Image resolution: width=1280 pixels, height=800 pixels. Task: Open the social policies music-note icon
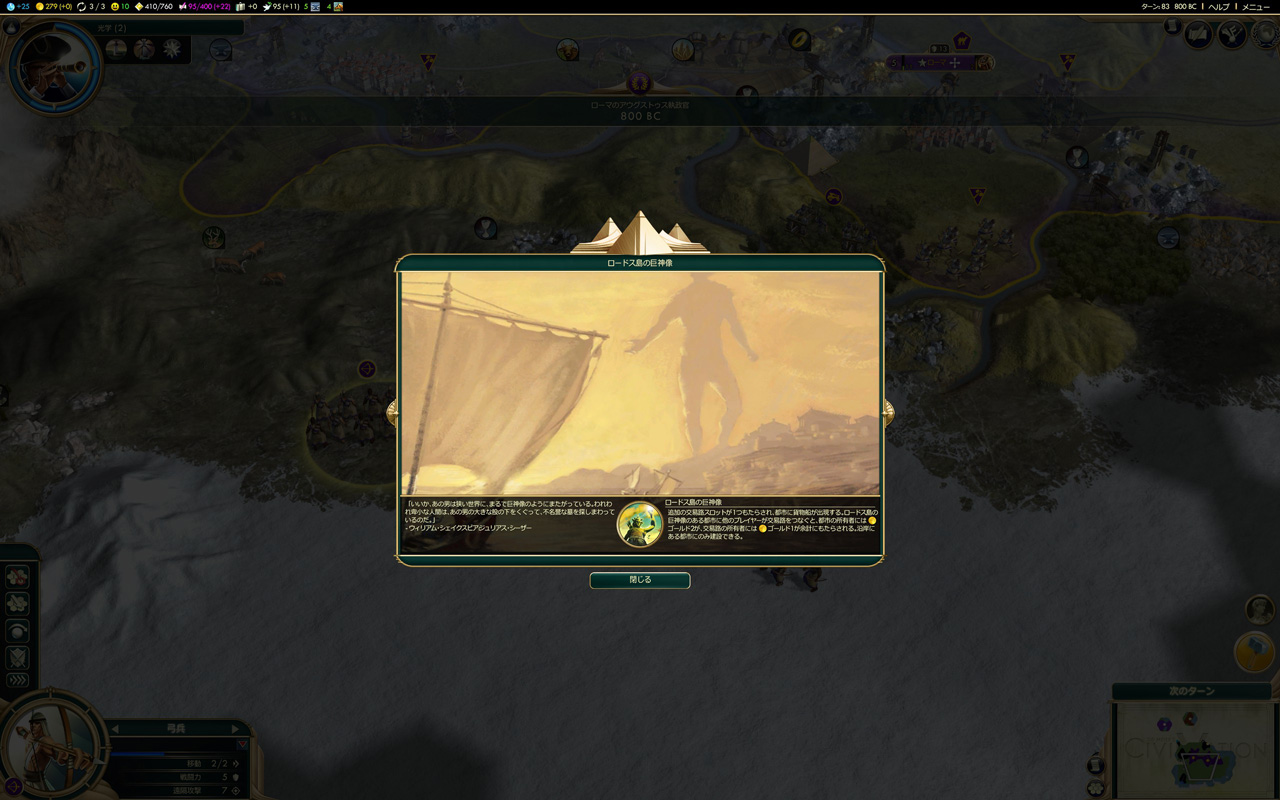(x=1231, y=34)
